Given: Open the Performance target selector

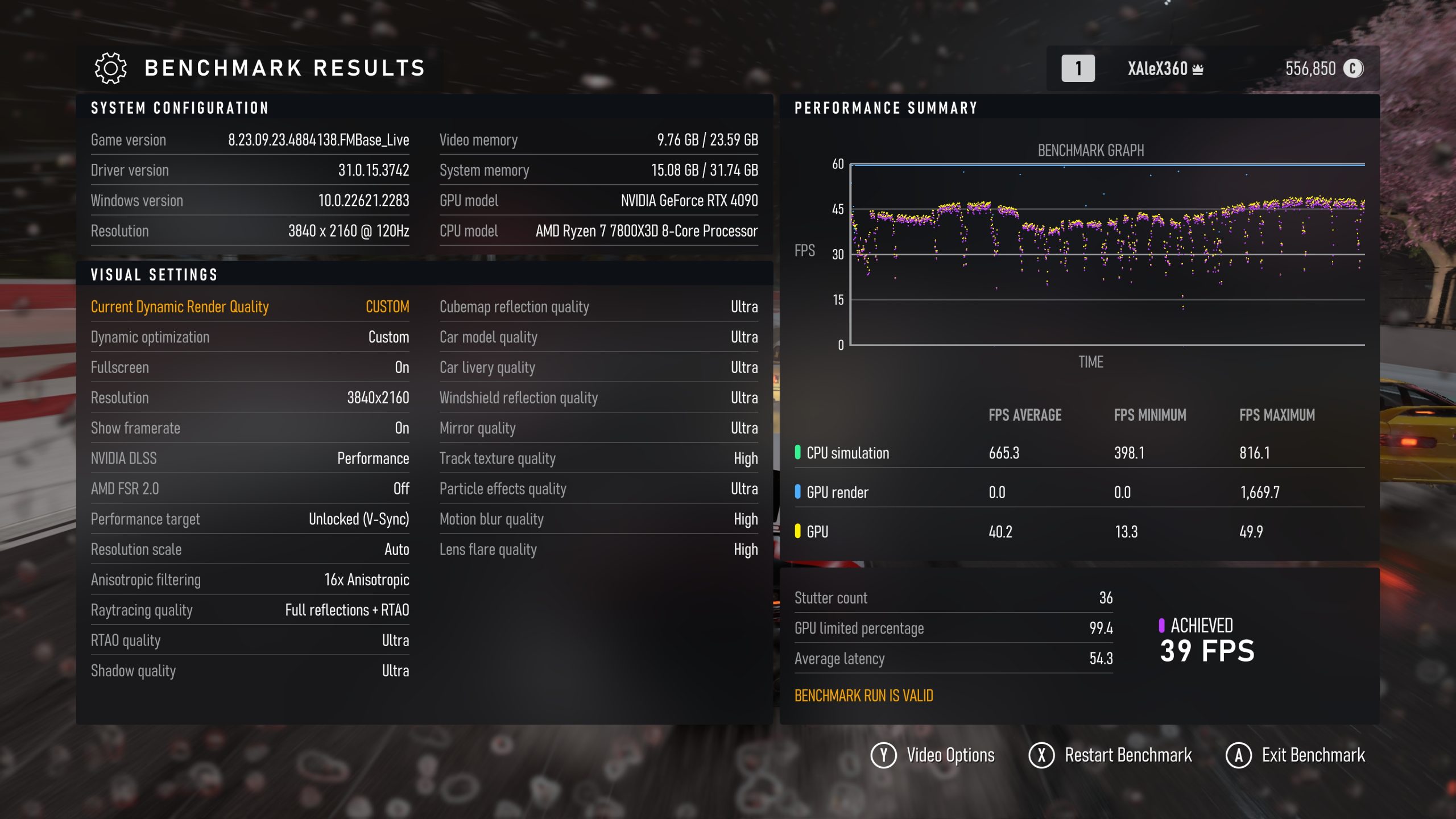Looking at the screenshot, I should click(x=250, y=519).
